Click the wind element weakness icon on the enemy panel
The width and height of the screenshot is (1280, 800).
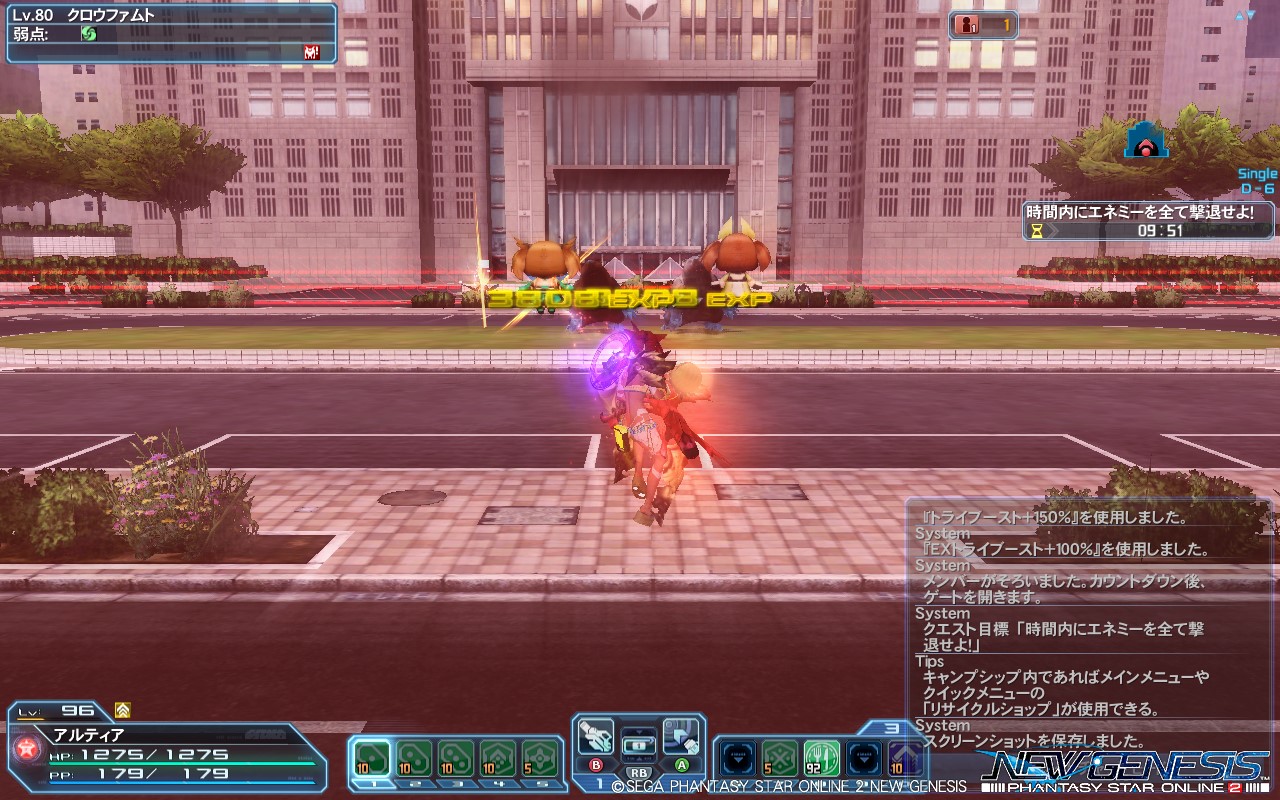[x=88, y=33]
